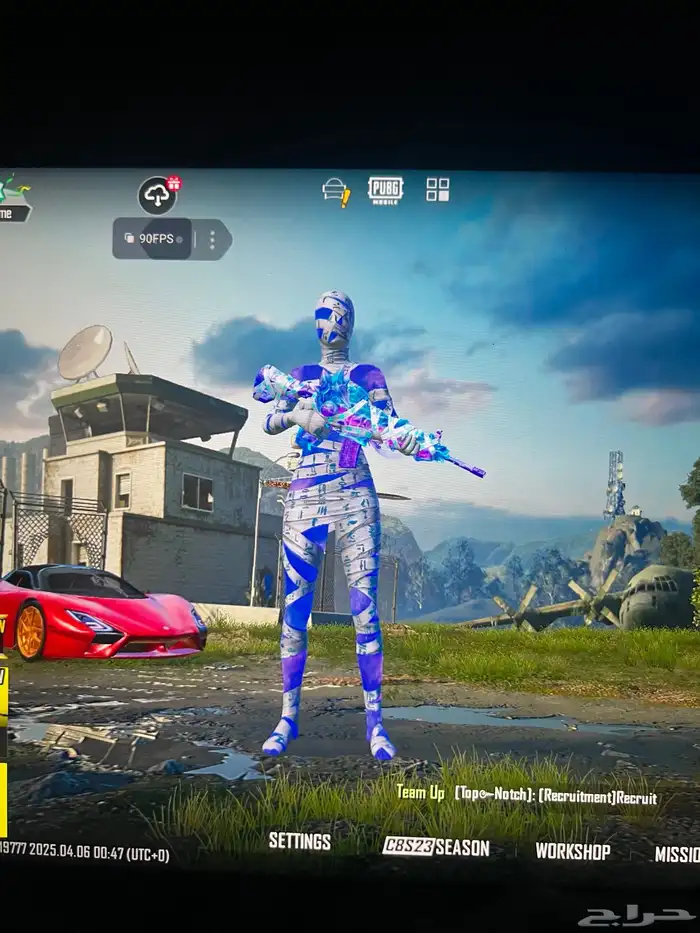The image size is (700, 933).
Task: Open the Missions menu
Action: tap(677, 853)
